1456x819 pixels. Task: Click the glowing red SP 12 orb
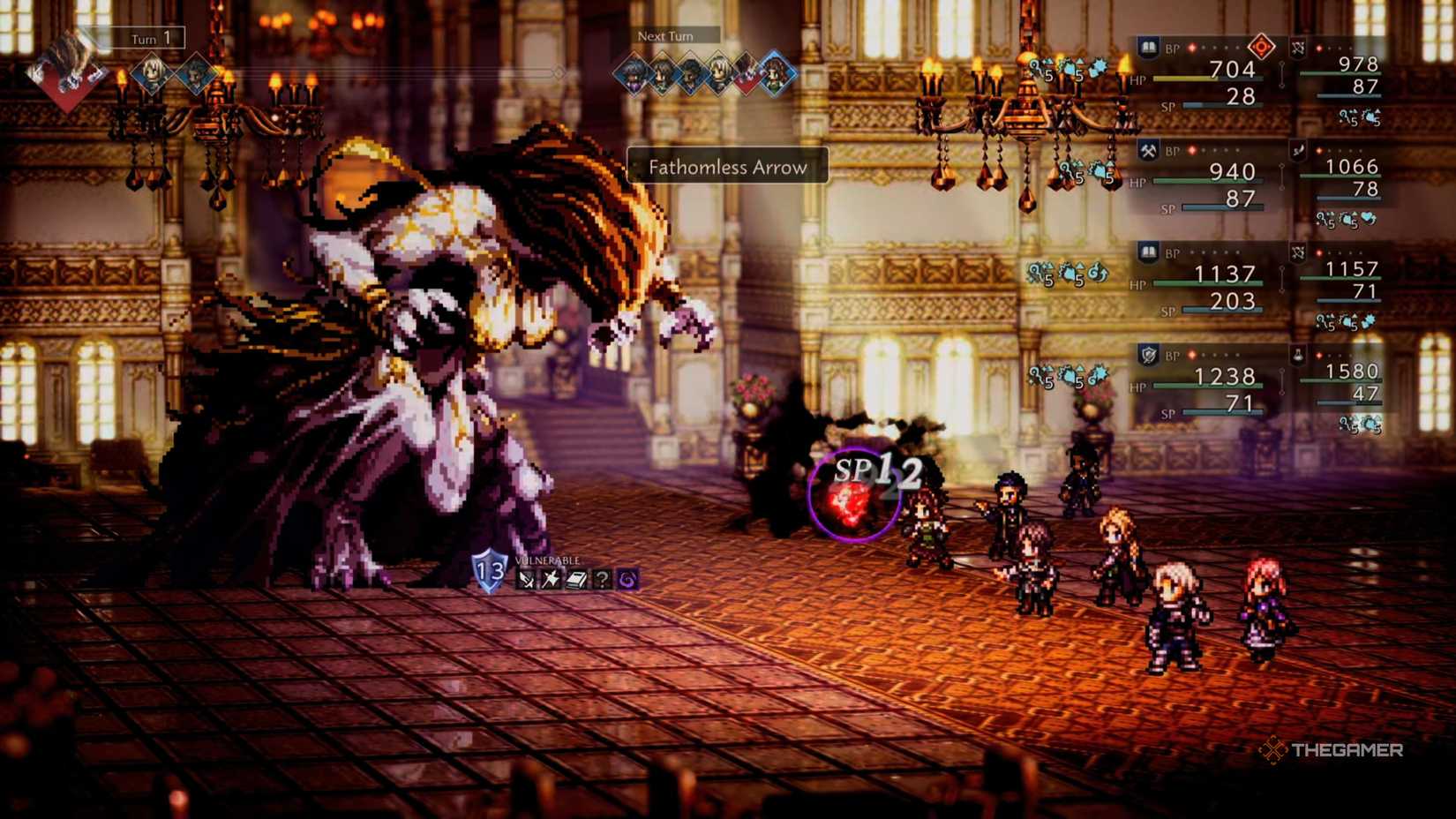click(x=847, y=499)
